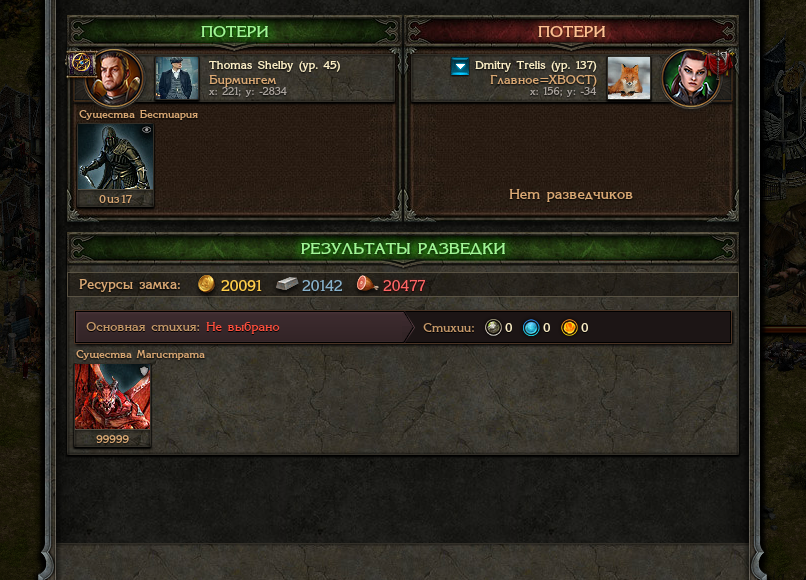Viewport: 806px width, 580px height.
Task: View the Peaky Blinders avatar thumbnail
Action: (177, 78)
